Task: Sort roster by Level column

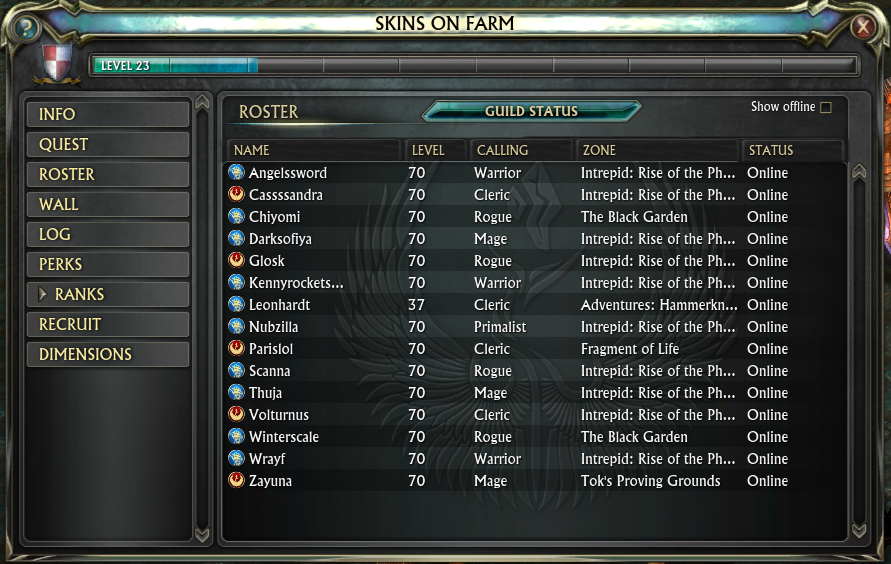Action: pos(437,150)
